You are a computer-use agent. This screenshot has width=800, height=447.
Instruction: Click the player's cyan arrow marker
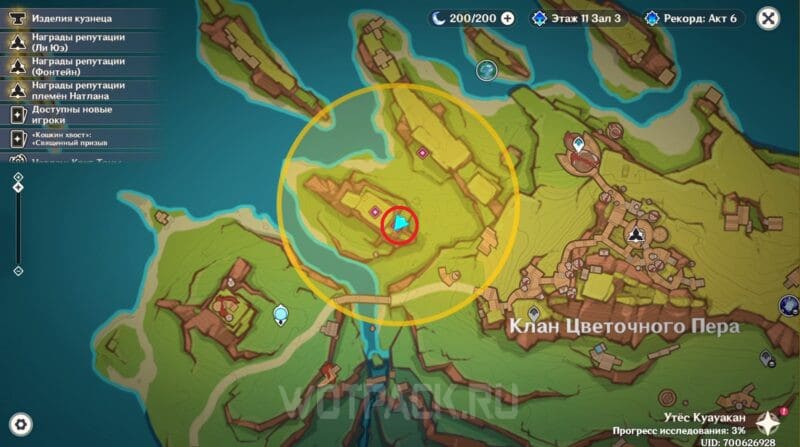pos(400,223)
